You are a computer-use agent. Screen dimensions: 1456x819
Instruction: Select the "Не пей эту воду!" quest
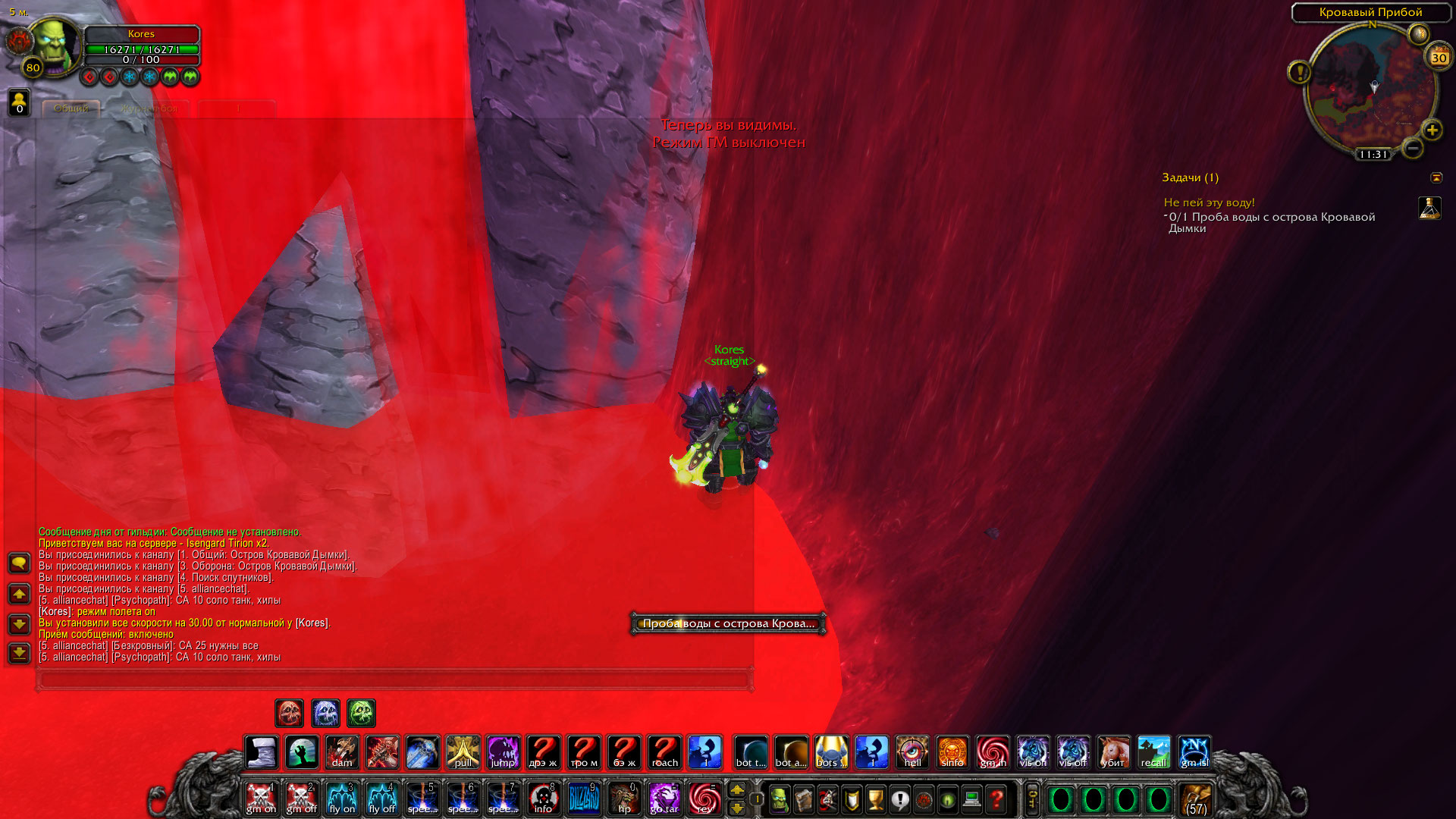coord(1209,202)
